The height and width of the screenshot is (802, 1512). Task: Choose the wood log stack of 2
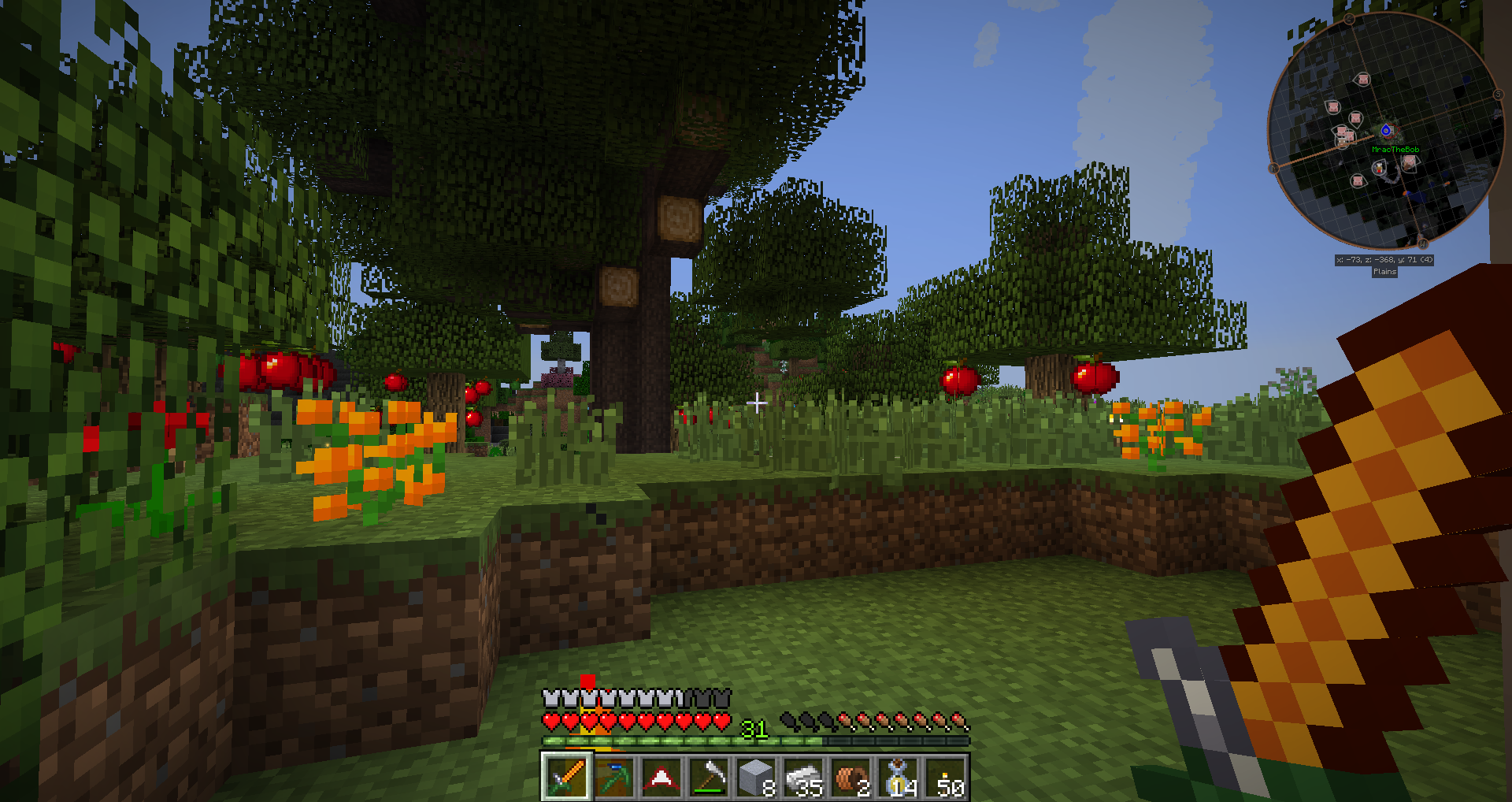tap(851, 777)
